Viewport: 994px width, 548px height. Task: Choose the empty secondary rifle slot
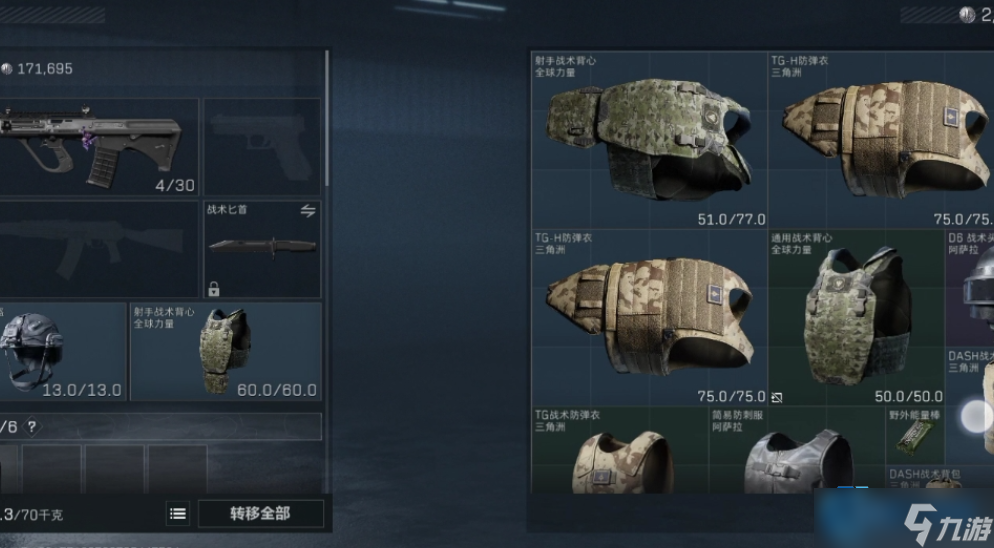tap(98, 250)
